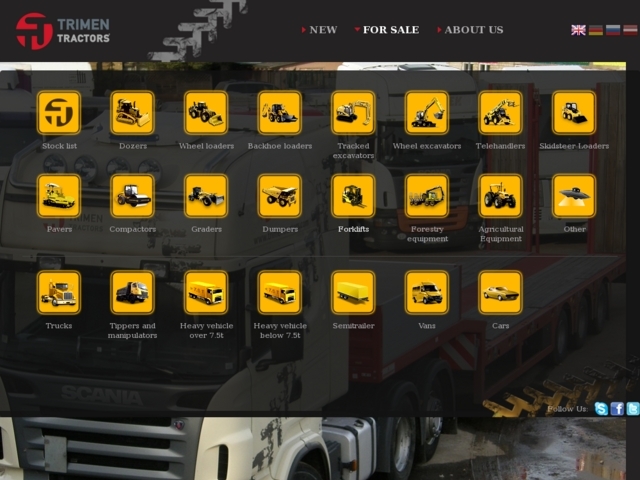The image size is (640, 480).
Task: Open the NEW menu item
Action: click(x=323, y=30)
